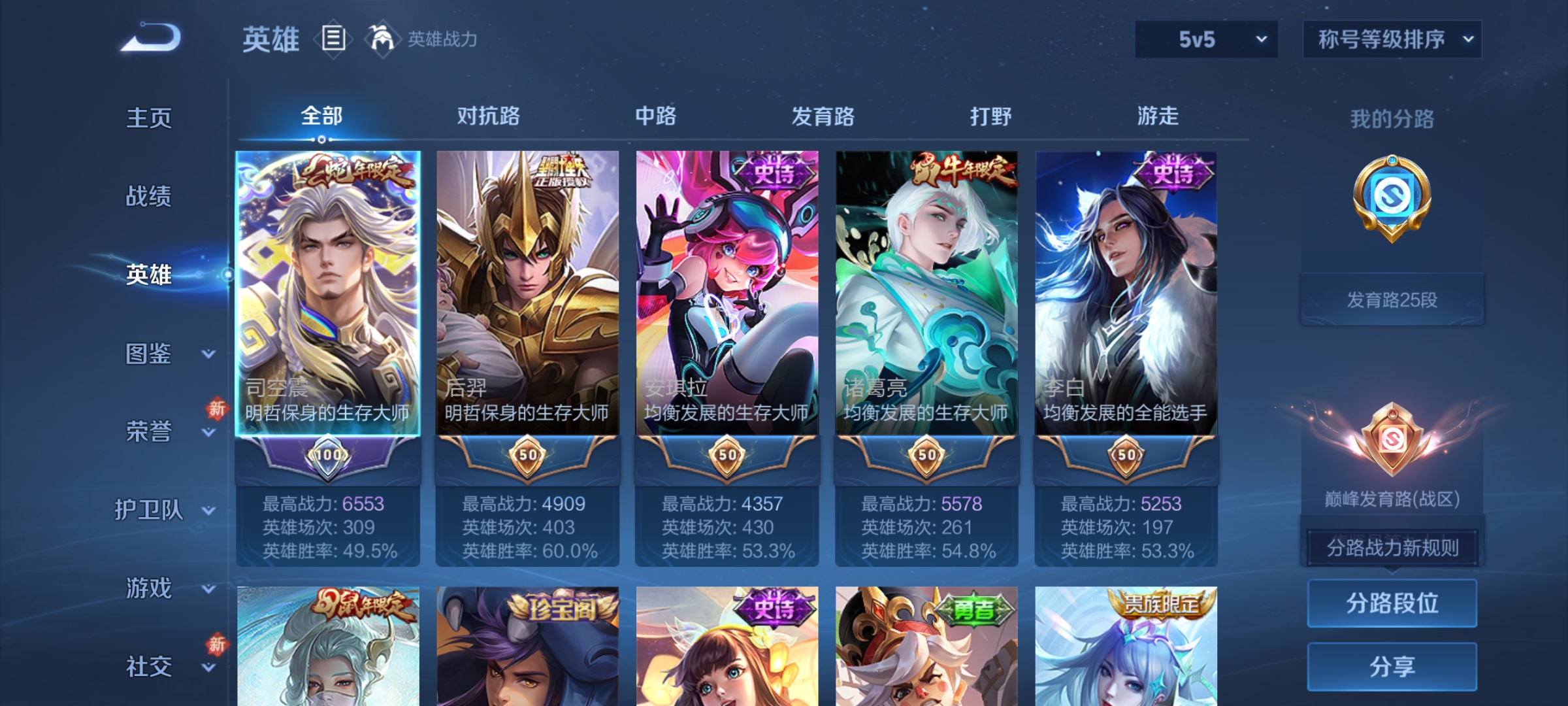Viewport: 1568px width, 706px height.
Task: Switch to the 对抗路 tab
Action: tap(489, 116)
